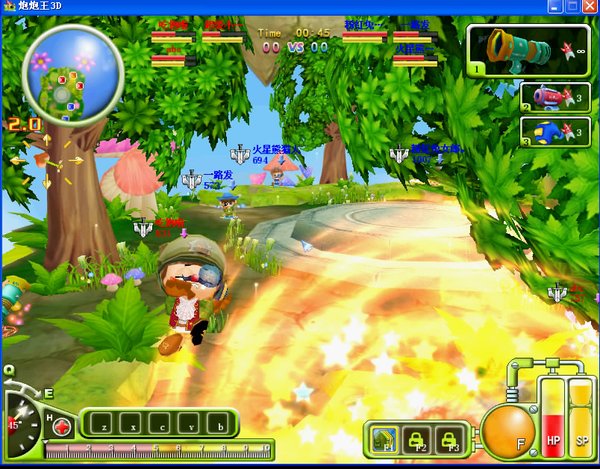Close the game window
This screenshot has height=469, width=600.
pos(588,8)
